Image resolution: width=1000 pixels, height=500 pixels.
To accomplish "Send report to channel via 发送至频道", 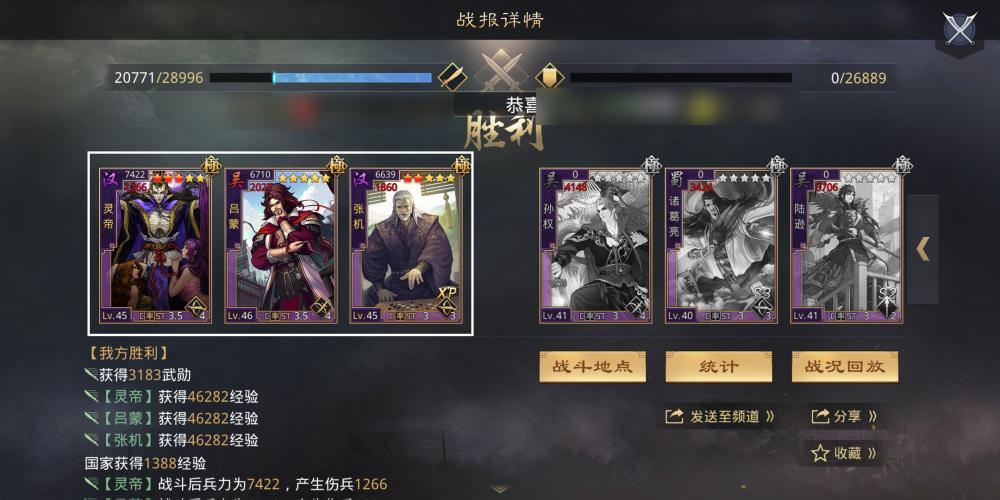I will point(720,416).
